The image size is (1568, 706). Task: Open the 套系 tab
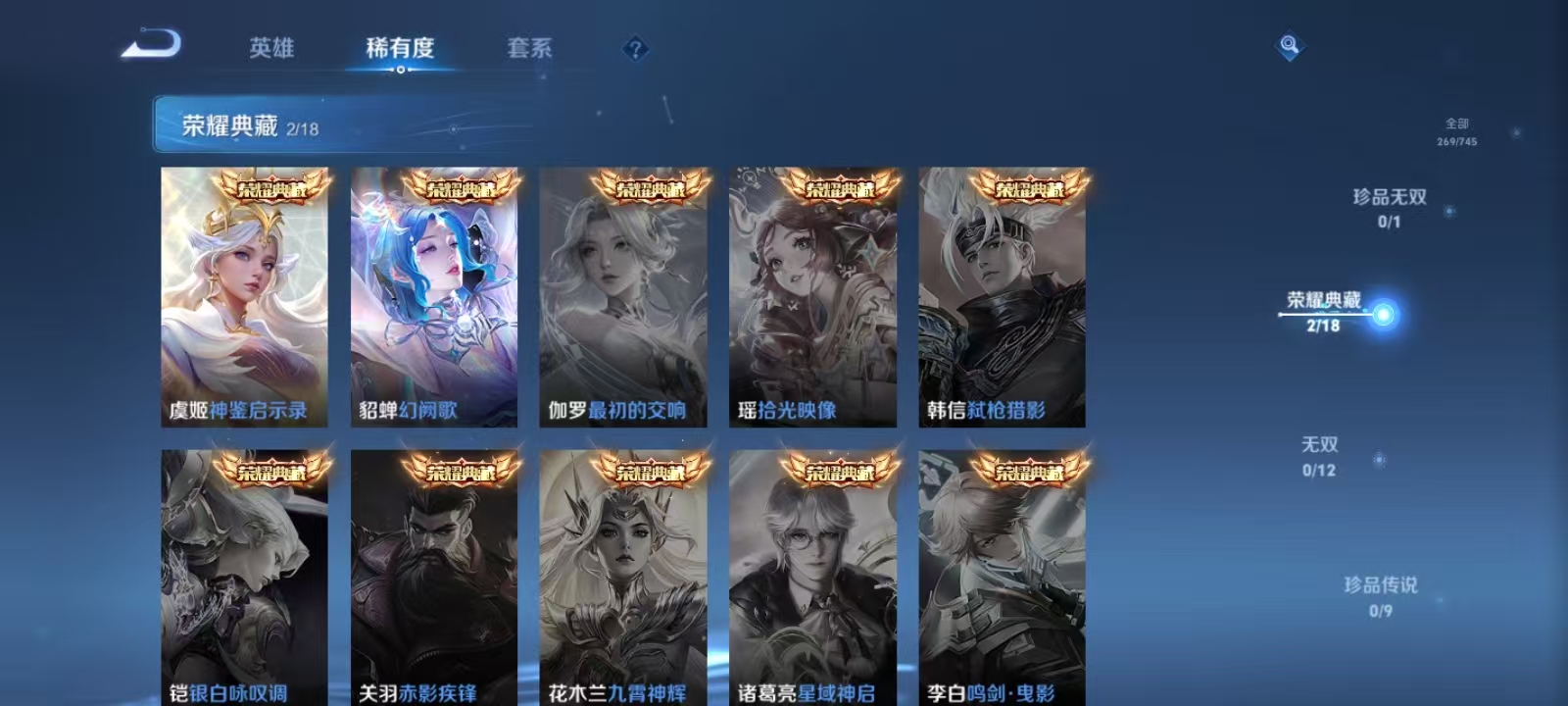pyautogui.click(x=528, y=47)
